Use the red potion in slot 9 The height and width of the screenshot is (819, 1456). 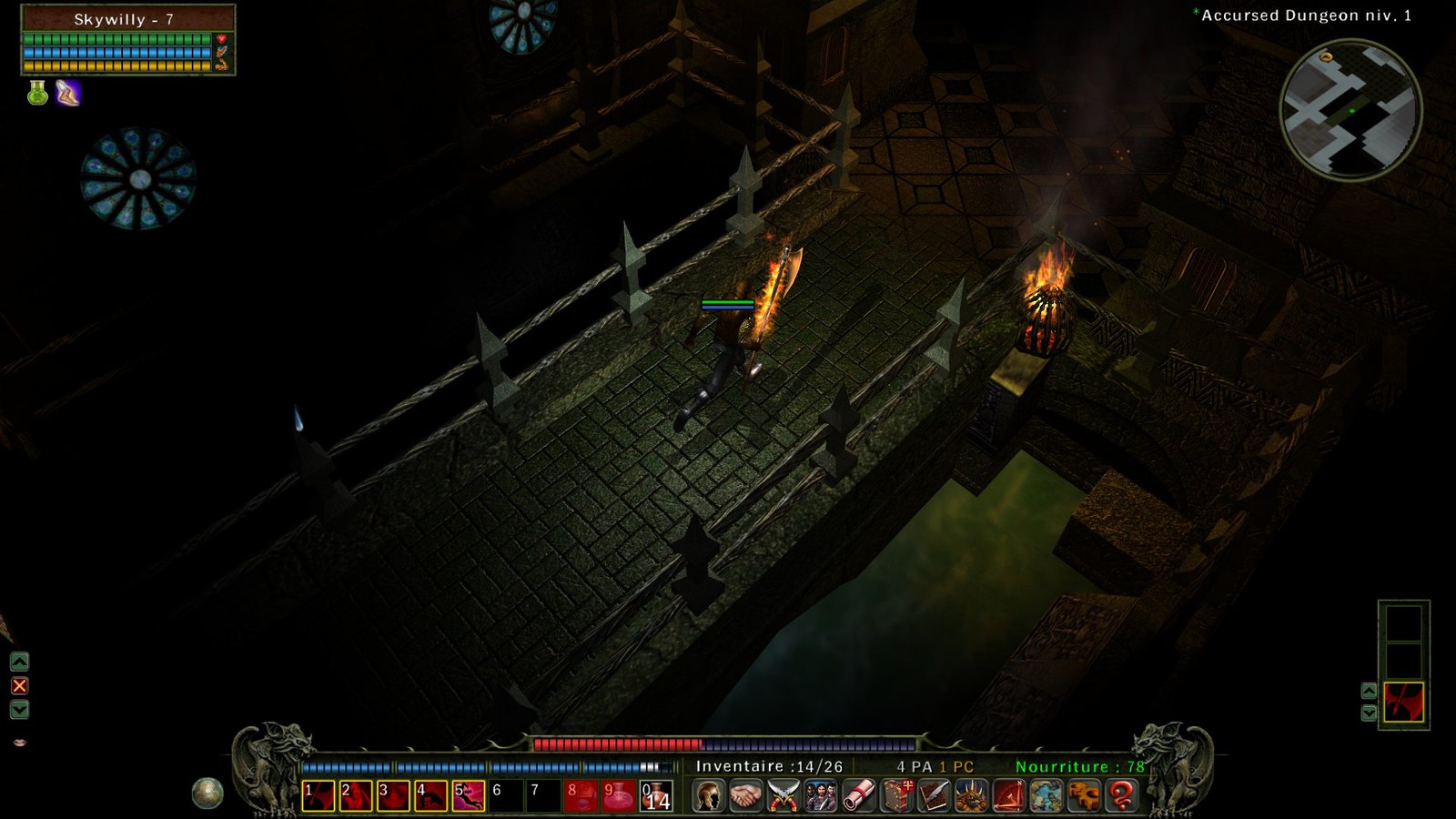tap(619, 796)
